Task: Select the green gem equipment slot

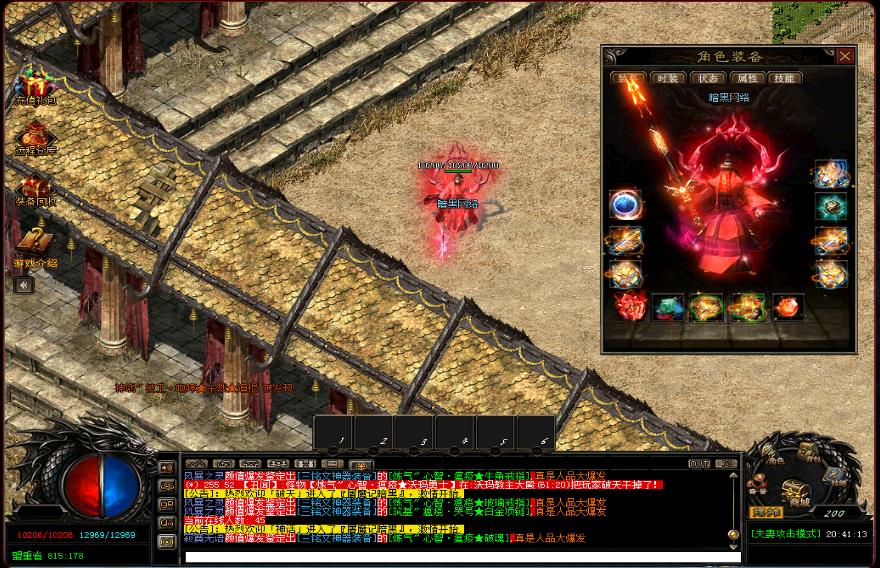Action: [830, 207]
